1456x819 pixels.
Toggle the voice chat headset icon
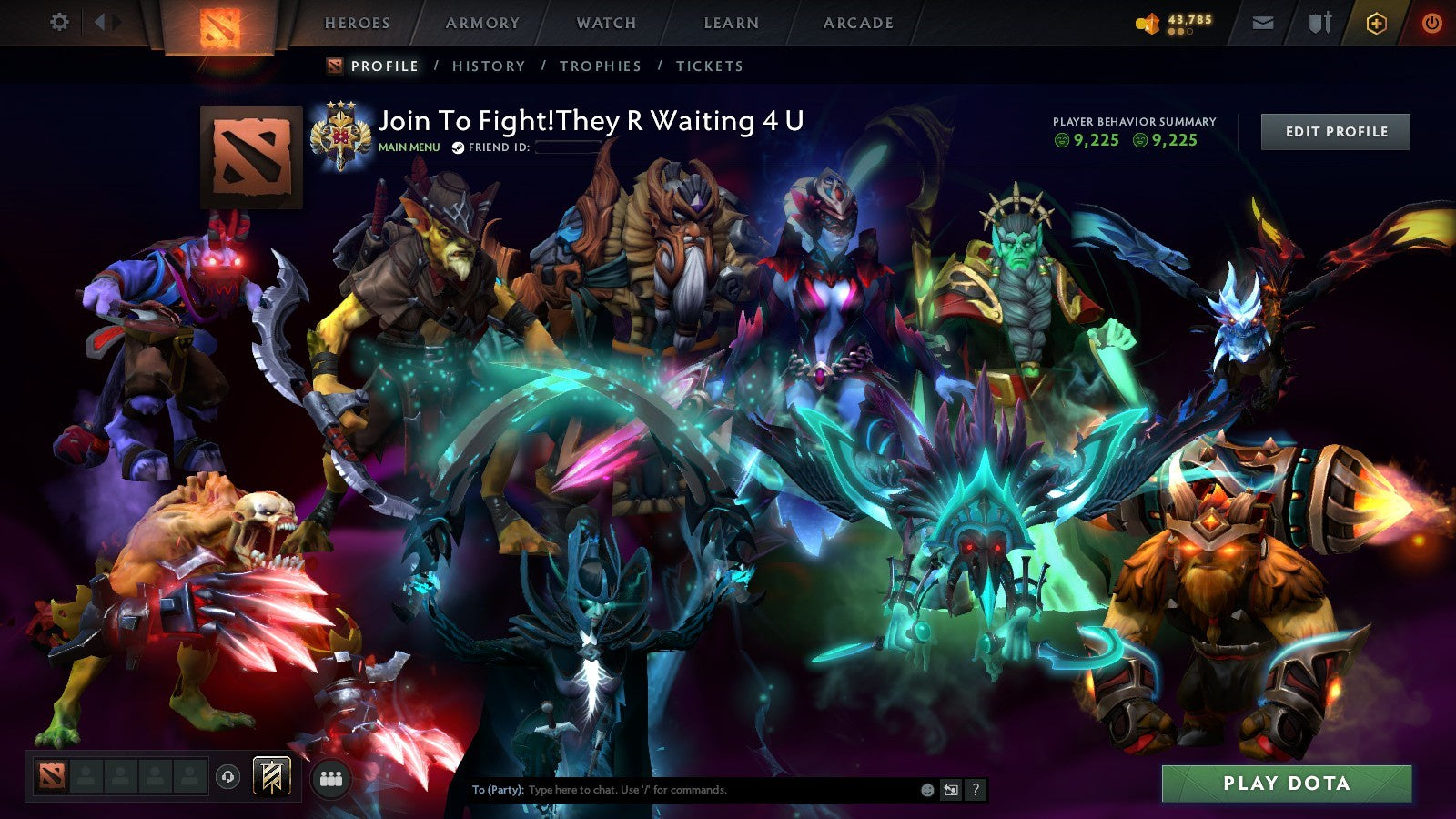click(226, 775)
